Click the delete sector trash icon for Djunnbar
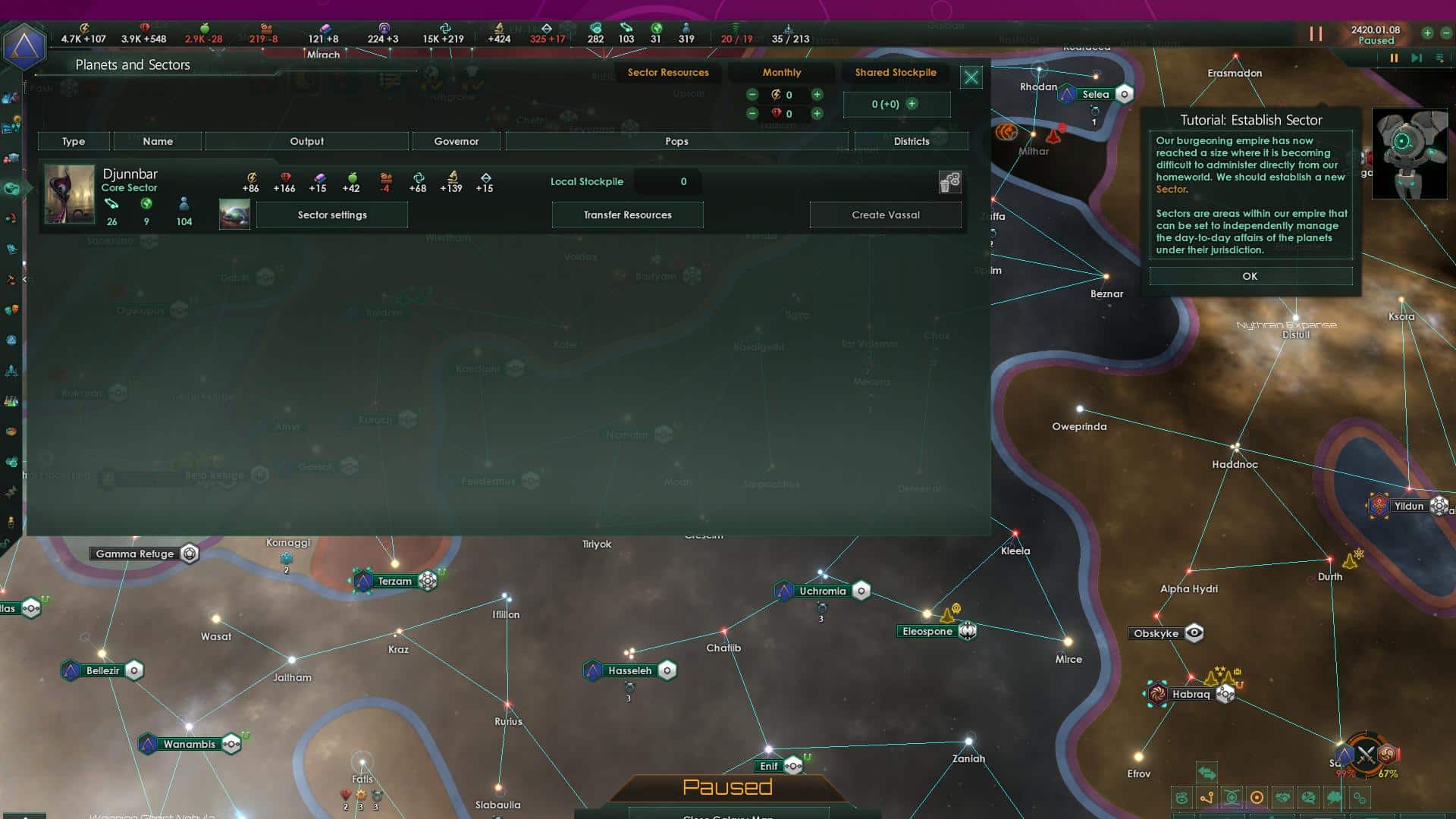 click(950, 182)
